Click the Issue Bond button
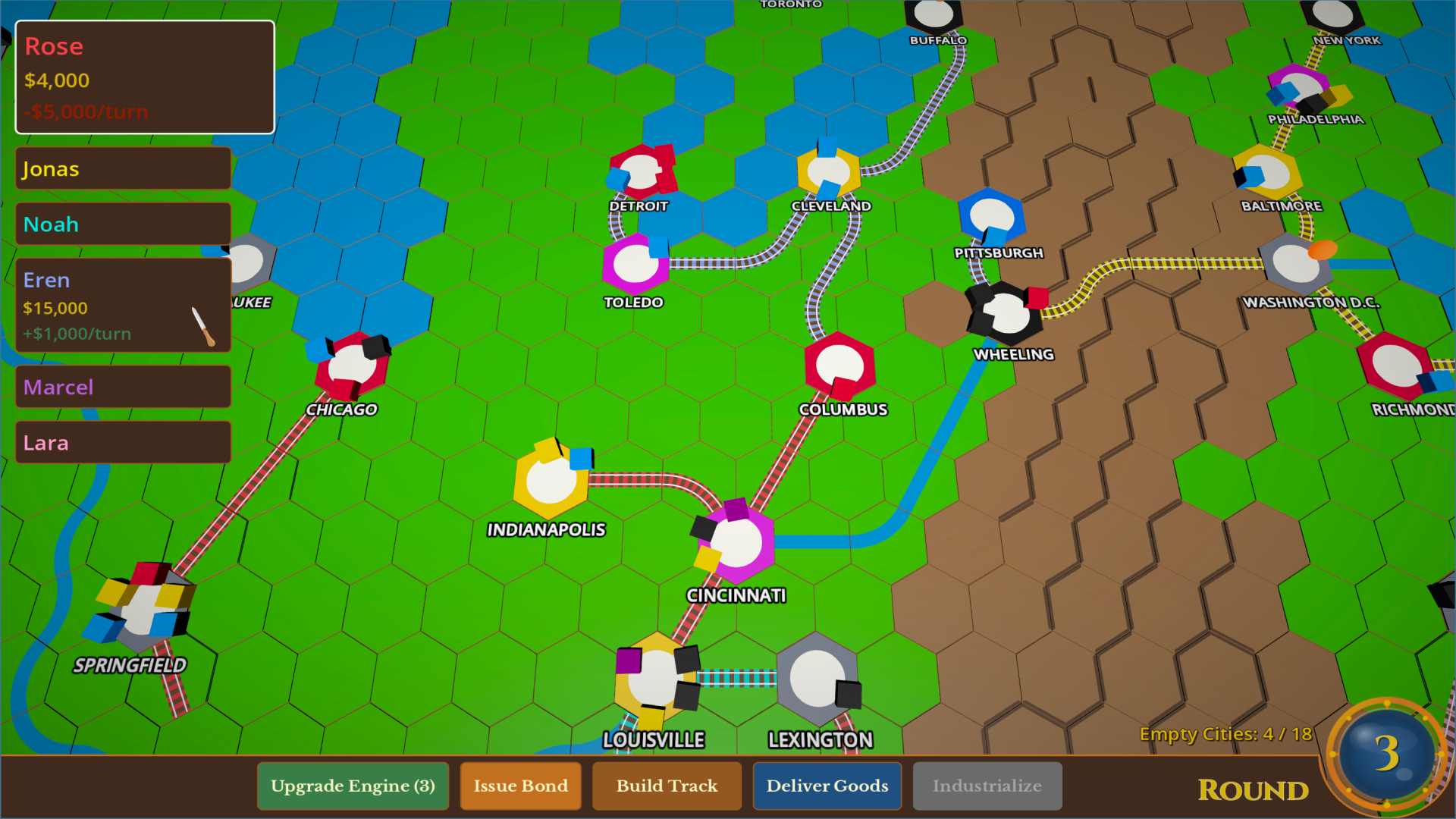Viewport: 1456px width, 819px height. click(520, 786)
